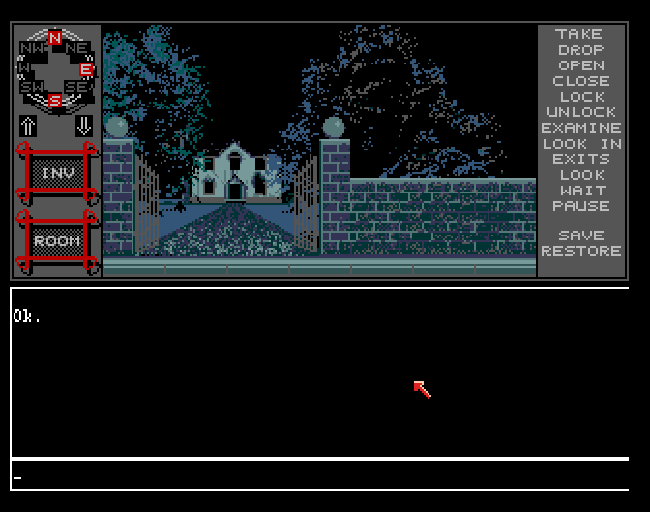Click the up arrow icon

pyautogui.click(x=28, y=126)
